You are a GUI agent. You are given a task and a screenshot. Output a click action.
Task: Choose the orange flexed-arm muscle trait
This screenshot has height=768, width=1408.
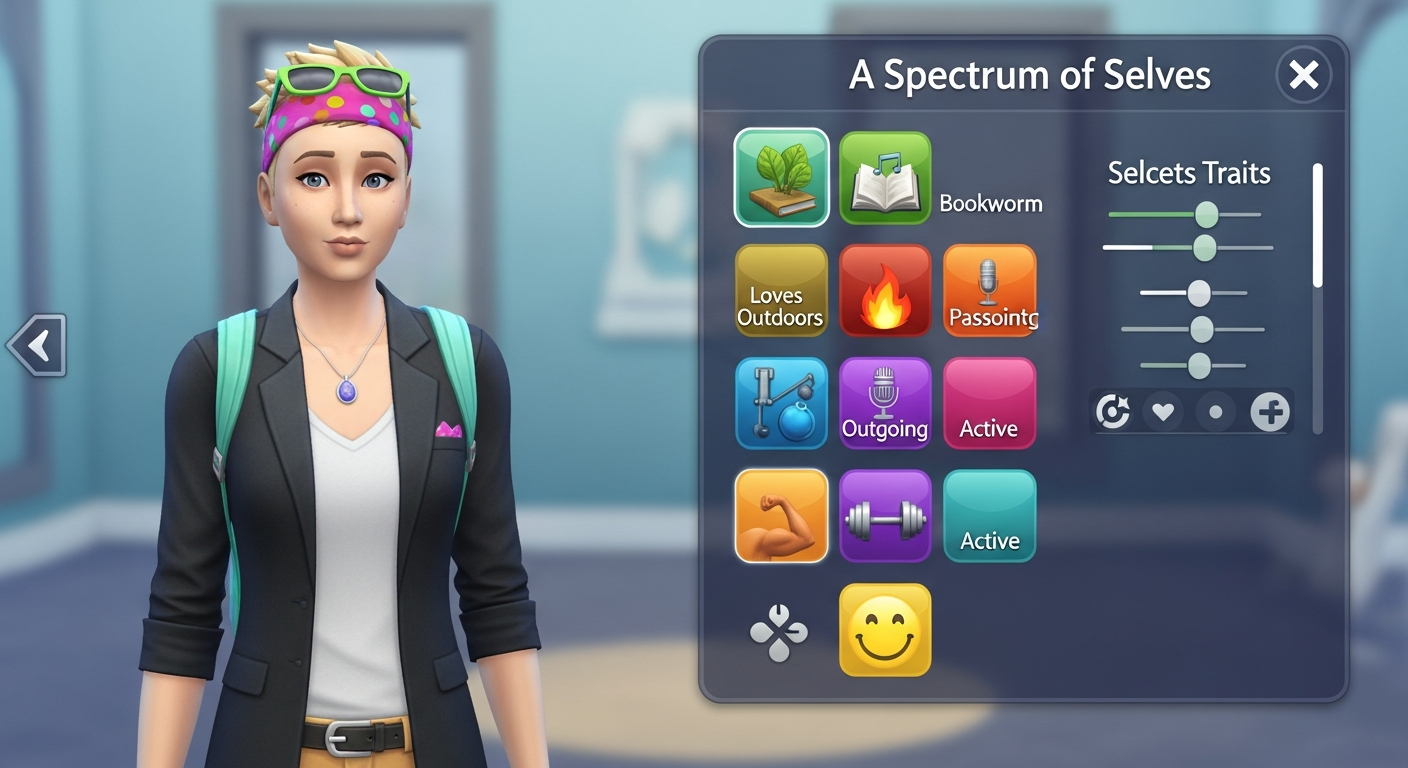(781, 515)
